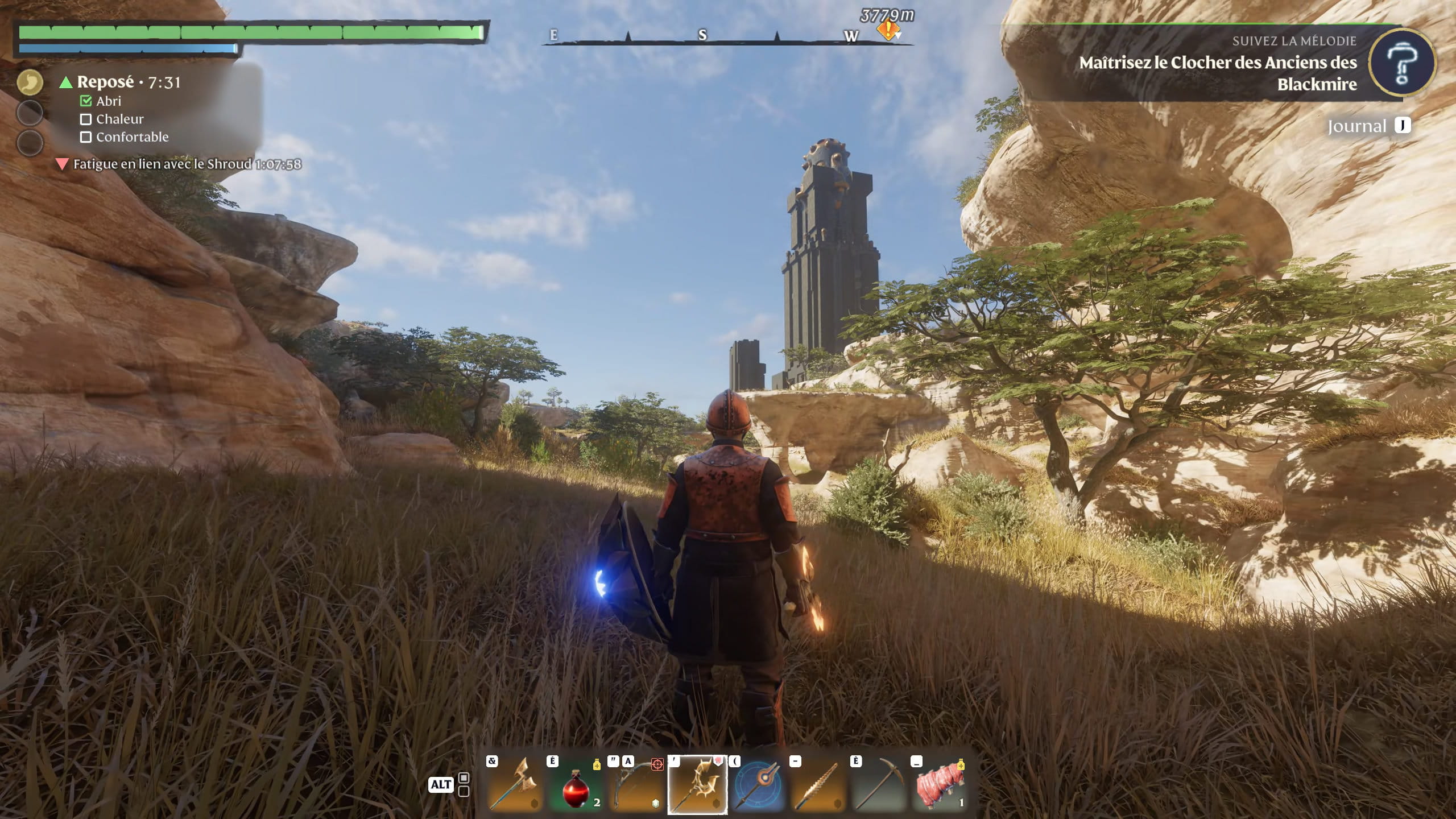Choose the blue-glowing staff slot
The image size is (1456, 819).
click(758, 784)
